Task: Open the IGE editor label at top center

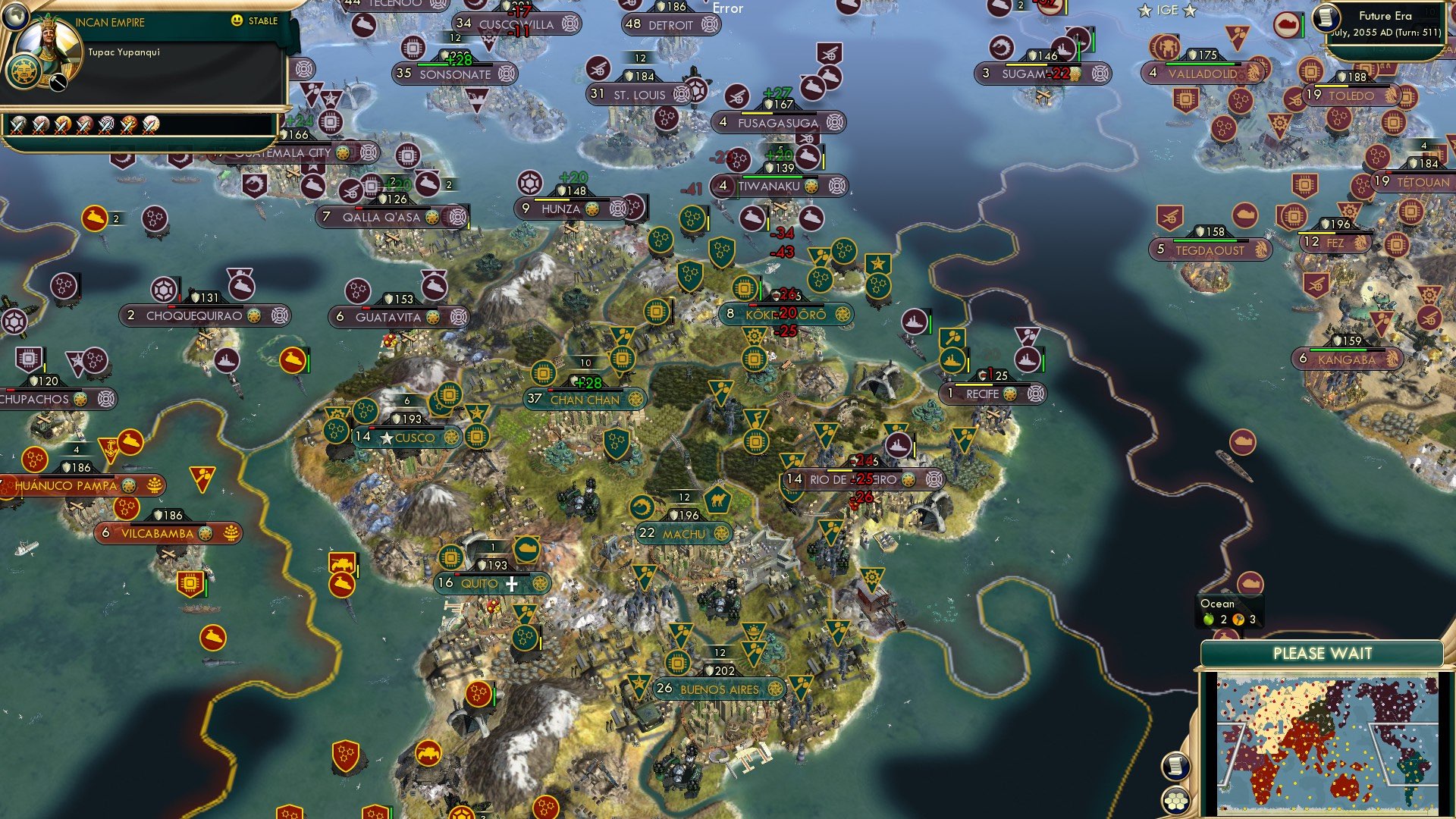Action: (1169, 11)
